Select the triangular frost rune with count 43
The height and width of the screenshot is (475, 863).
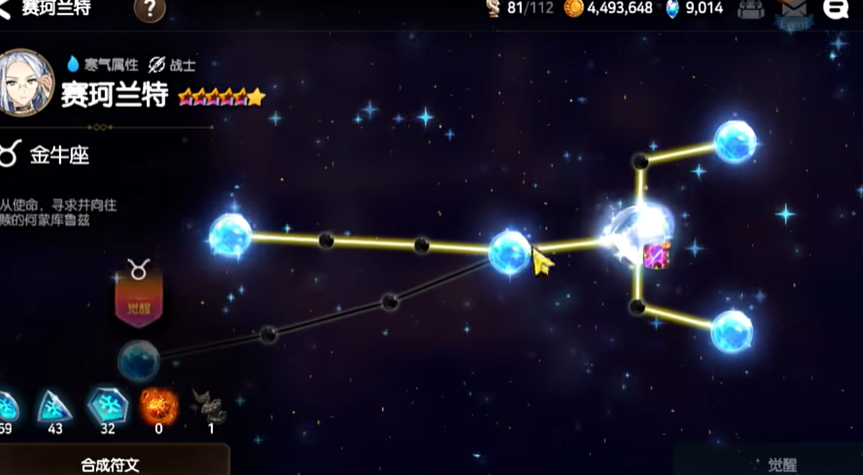tap(54, 406)
